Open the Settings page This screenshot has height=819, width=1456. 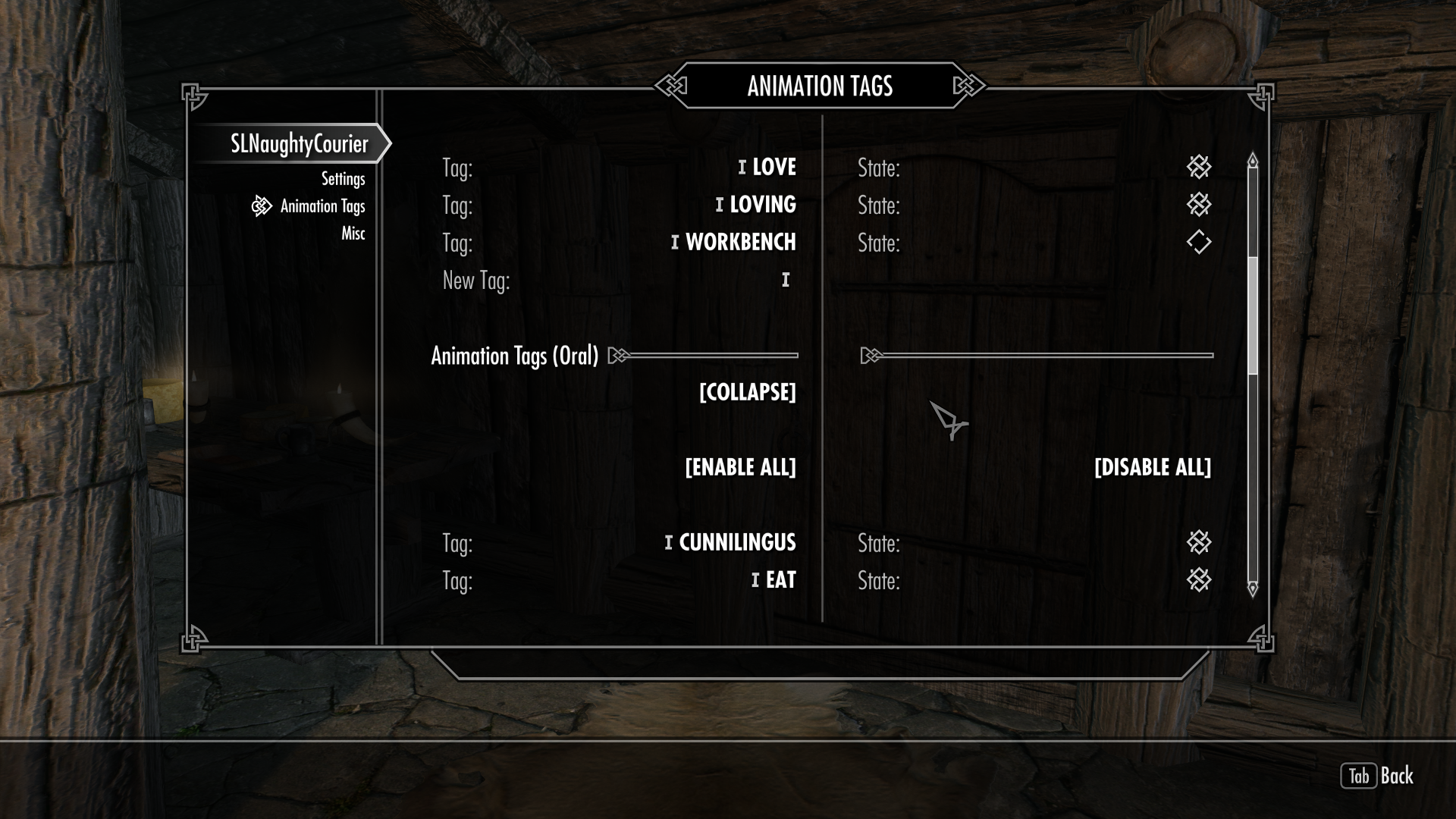click(x=343, y=179)
